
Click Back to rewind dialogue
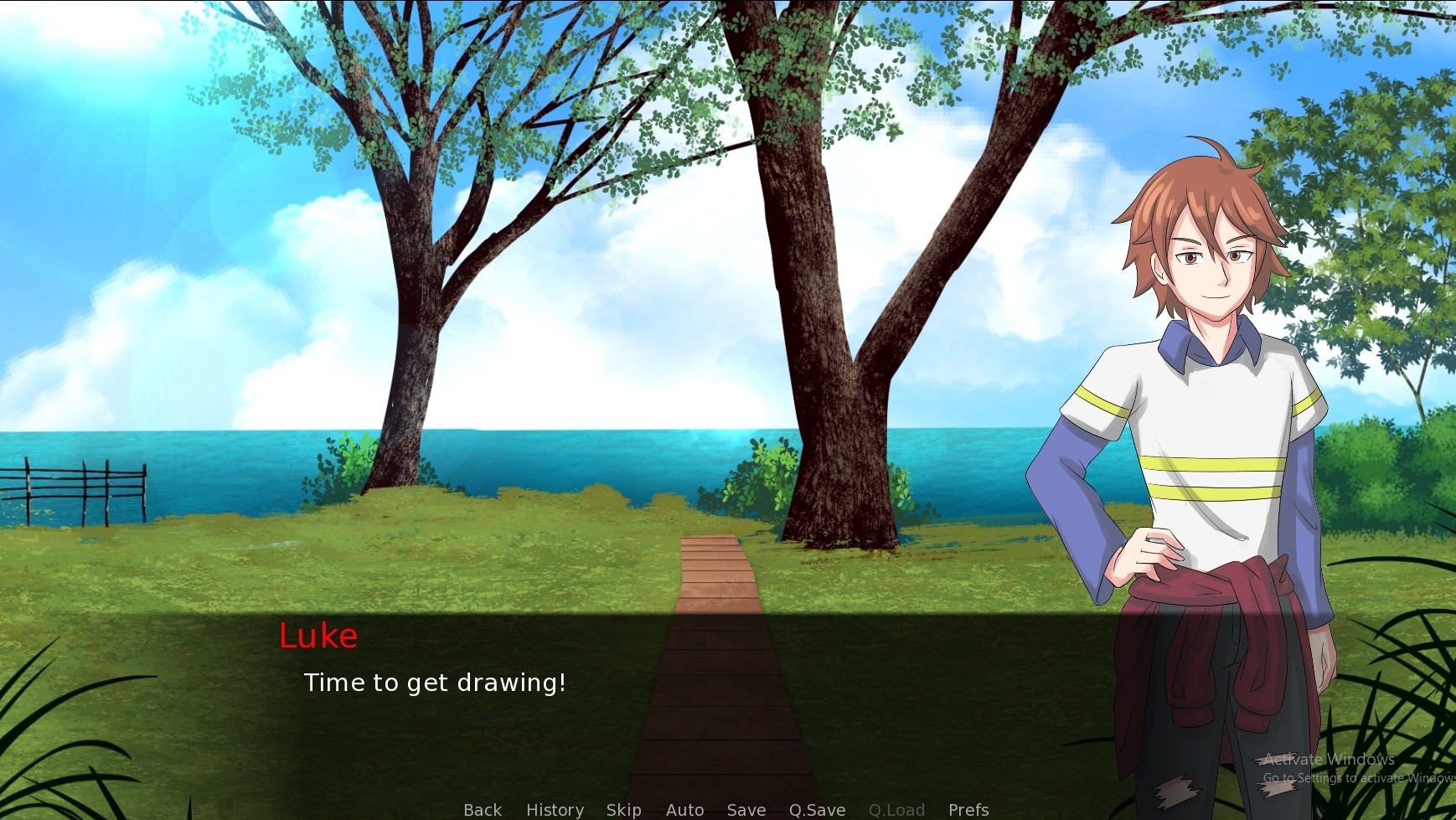coord(482,809)
